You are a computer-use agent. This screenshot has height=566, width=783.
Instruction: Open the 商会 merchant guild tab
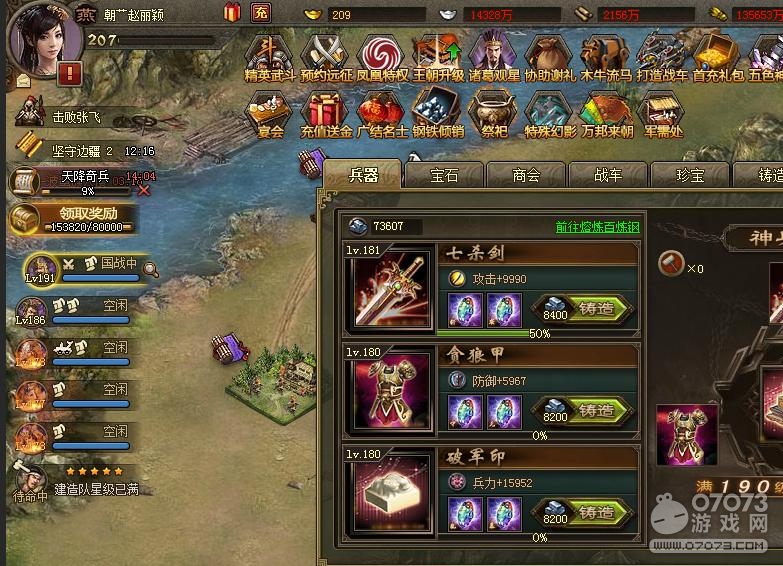pos(526,175)
